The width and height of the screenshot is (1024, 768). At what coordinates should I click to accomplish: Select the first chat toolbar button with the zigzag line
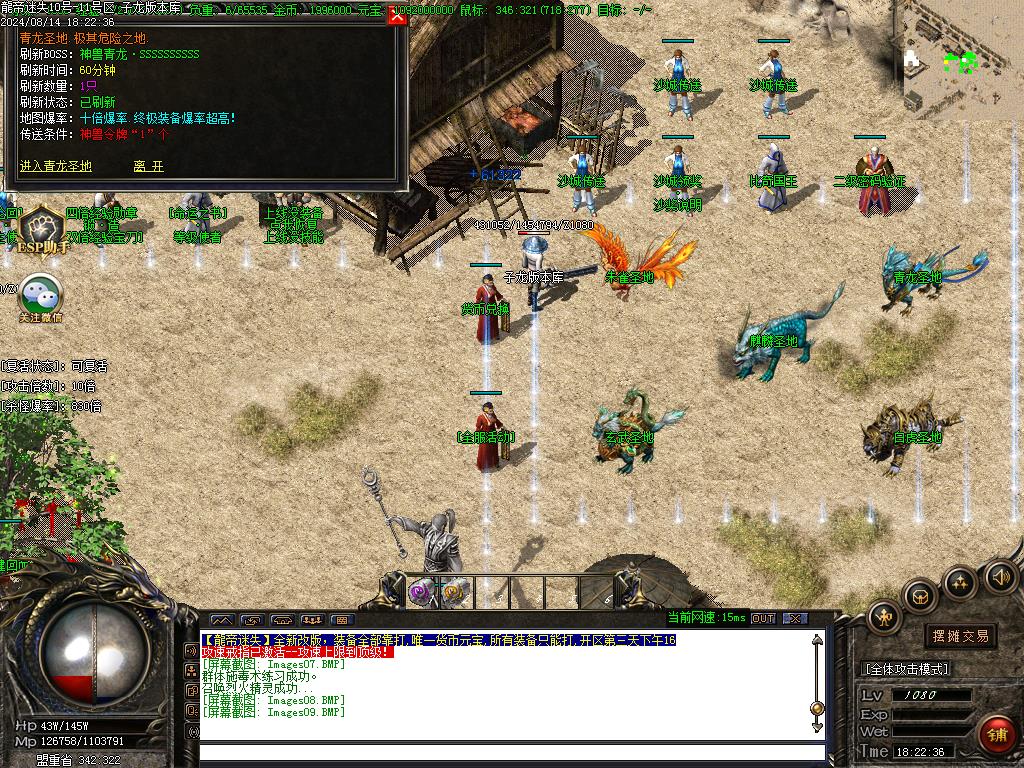(221, 620)
